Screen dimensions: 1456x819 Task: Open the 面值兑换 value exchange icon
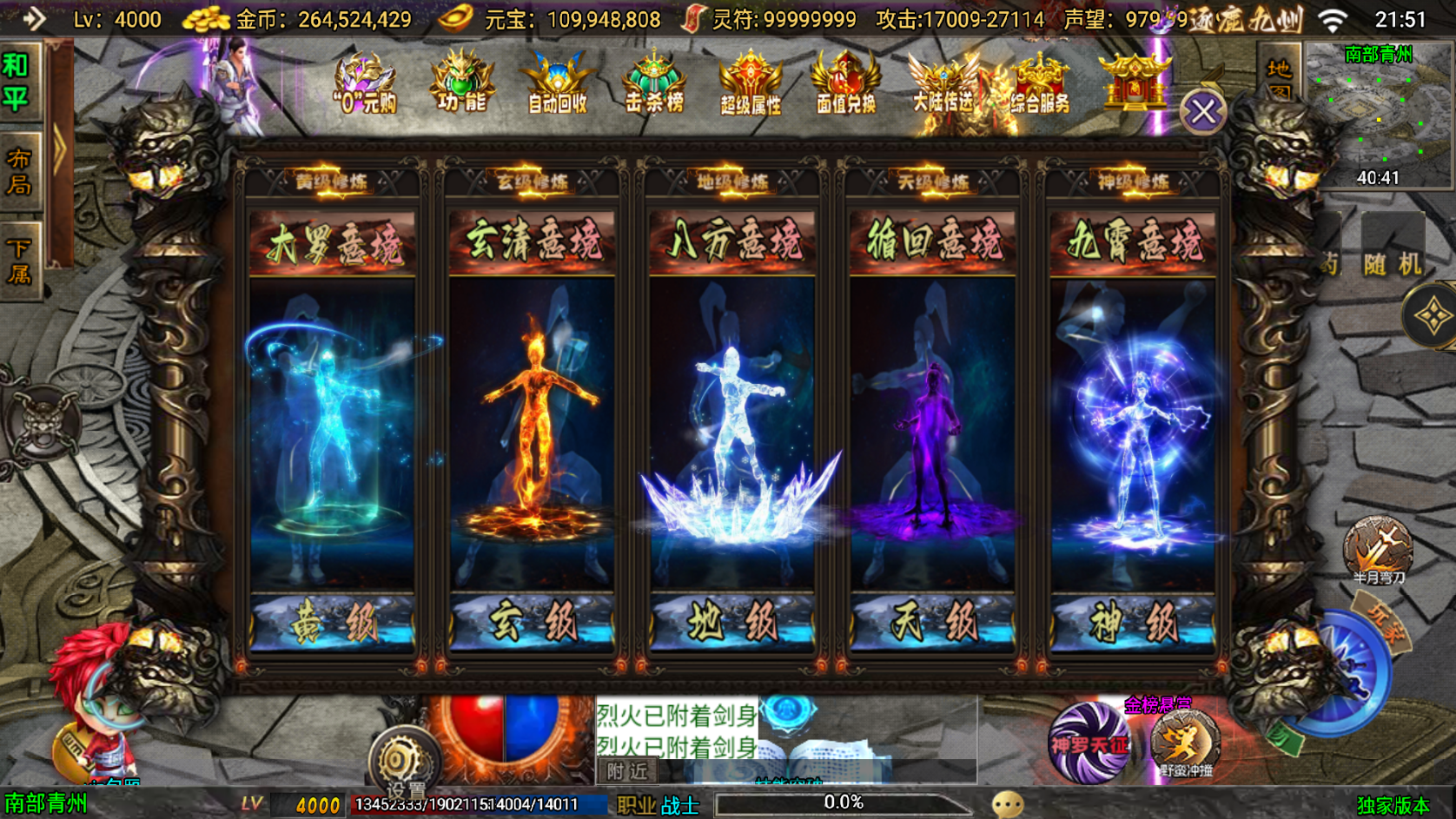pyautogui.click(x=844, y=83)
